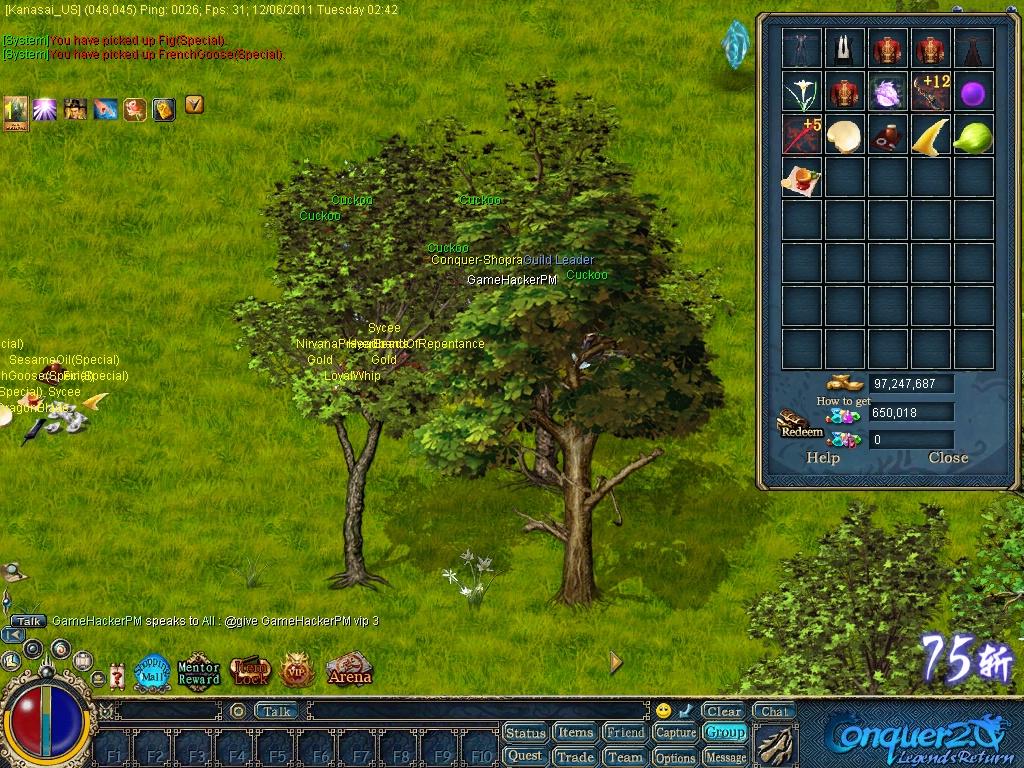1024x768 pixels.
Task: Open the Arena icon
Action: point(349,670)
